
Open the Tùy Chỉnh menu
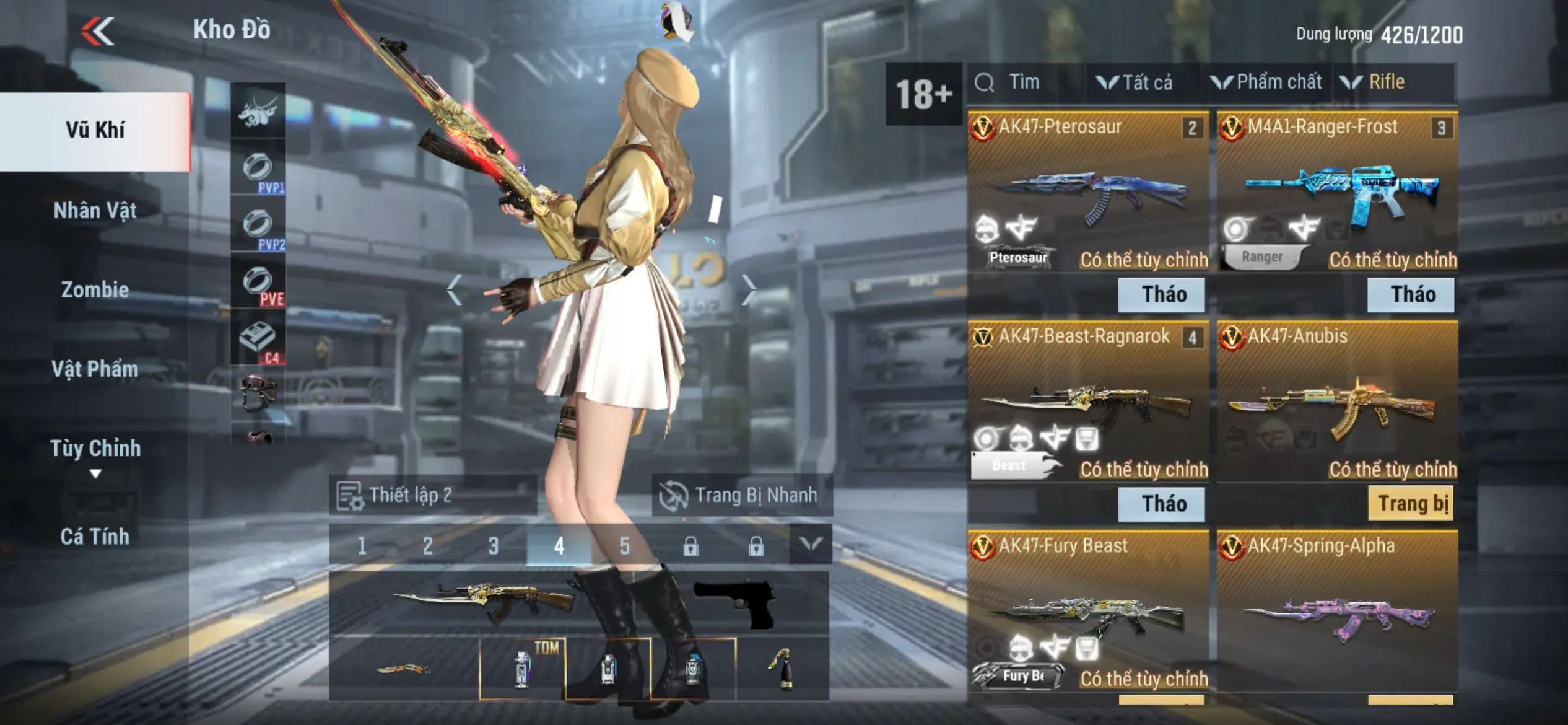(x=95, y=449)
